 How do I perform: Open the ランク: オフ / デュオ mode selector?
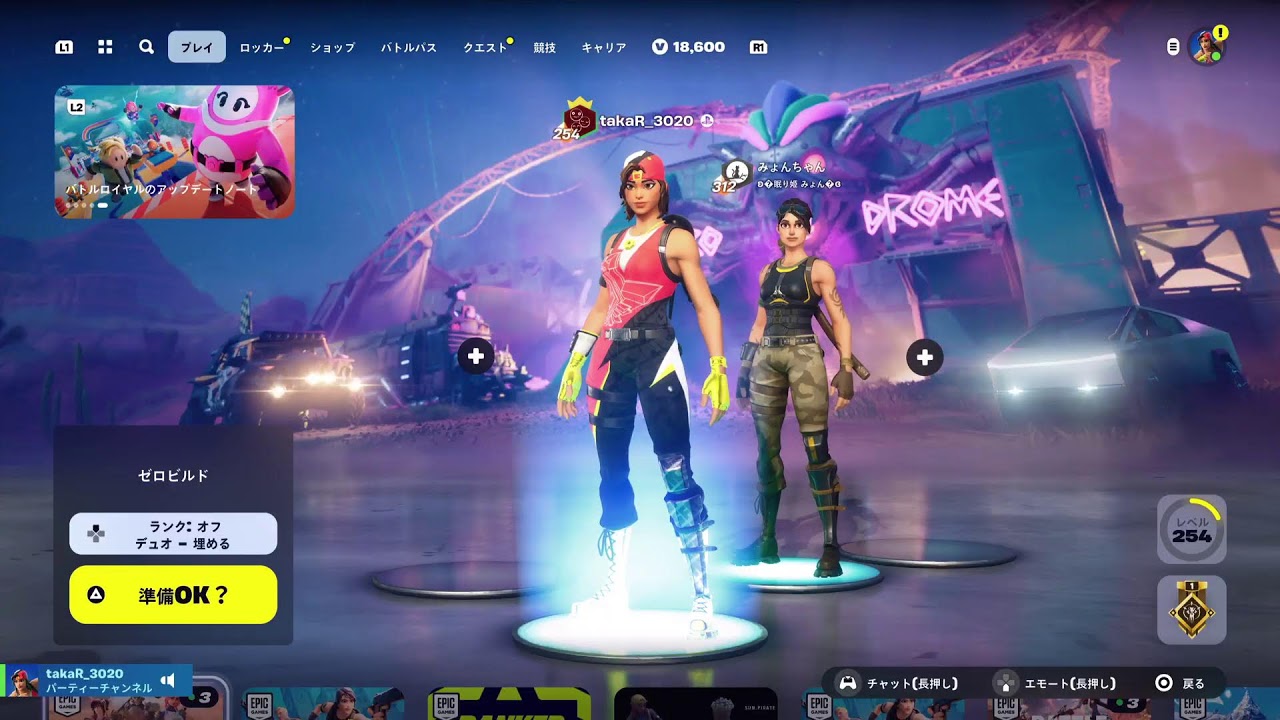click(172, 533)
